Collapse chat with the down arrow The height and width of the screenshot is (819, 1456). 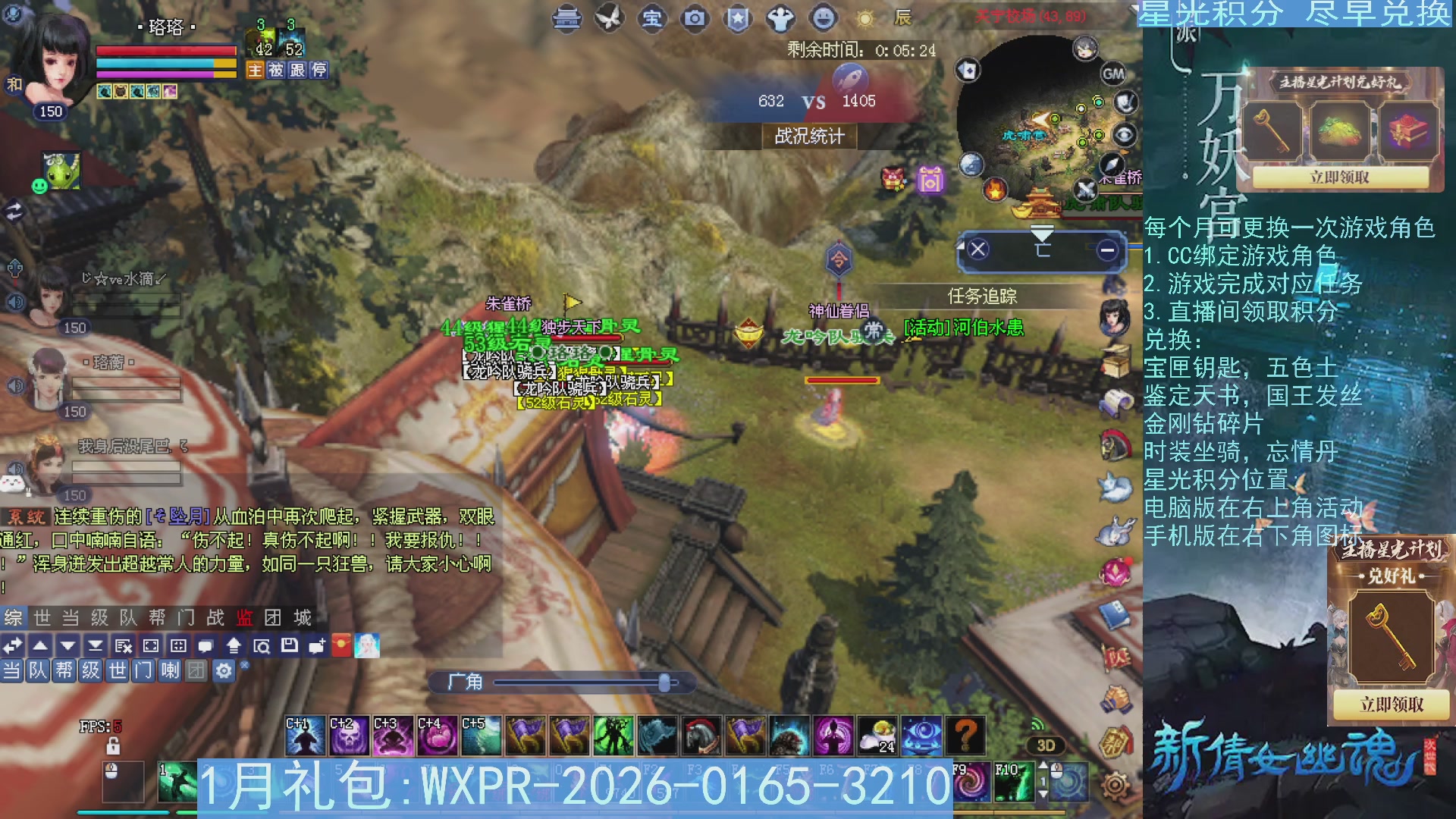[x=67, y=646]
